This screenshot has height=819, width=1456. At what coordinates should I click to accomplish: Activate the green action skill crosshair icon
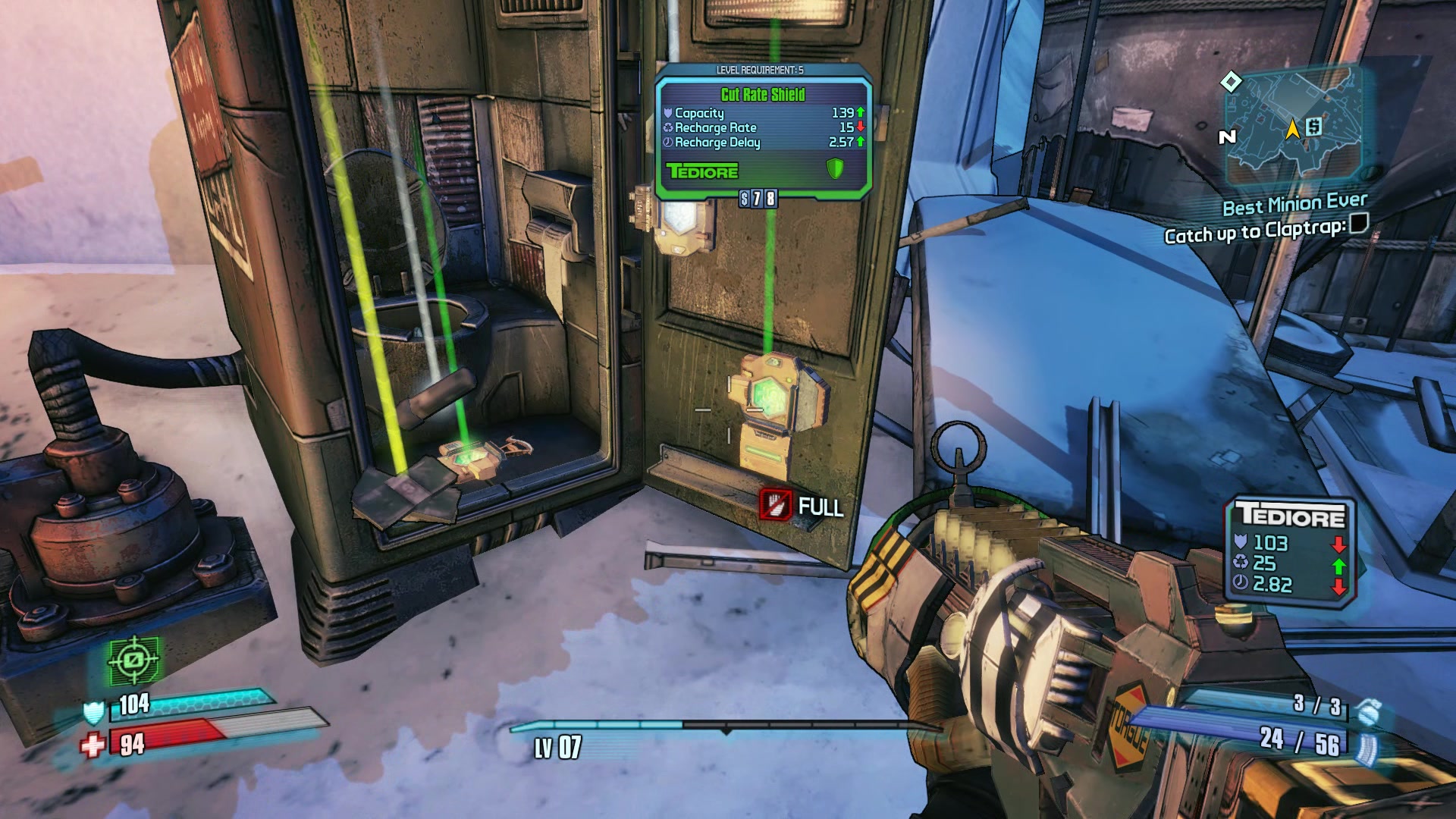coord(134,661)
